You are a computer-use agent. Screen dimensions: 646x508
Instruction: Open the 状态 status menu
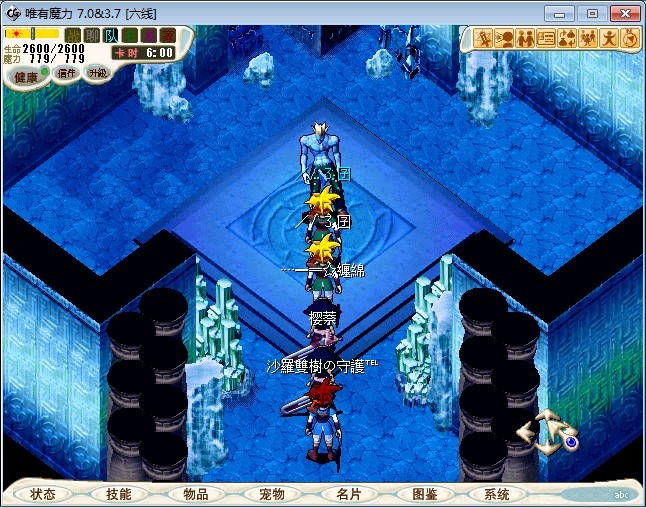pyautogui.click(x=43, y=494)
